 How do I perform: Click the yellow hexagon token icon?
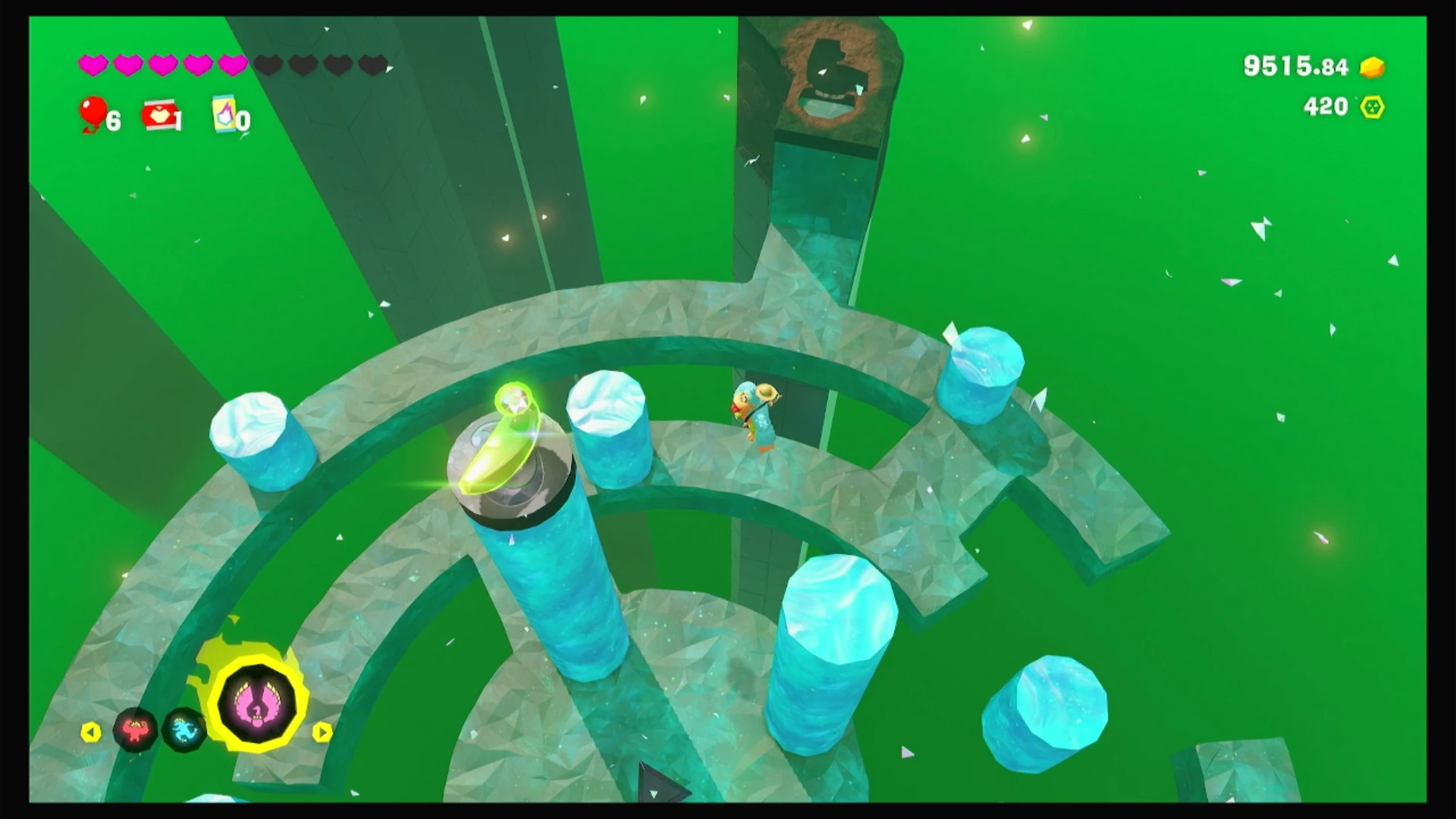click(1372, 107)
